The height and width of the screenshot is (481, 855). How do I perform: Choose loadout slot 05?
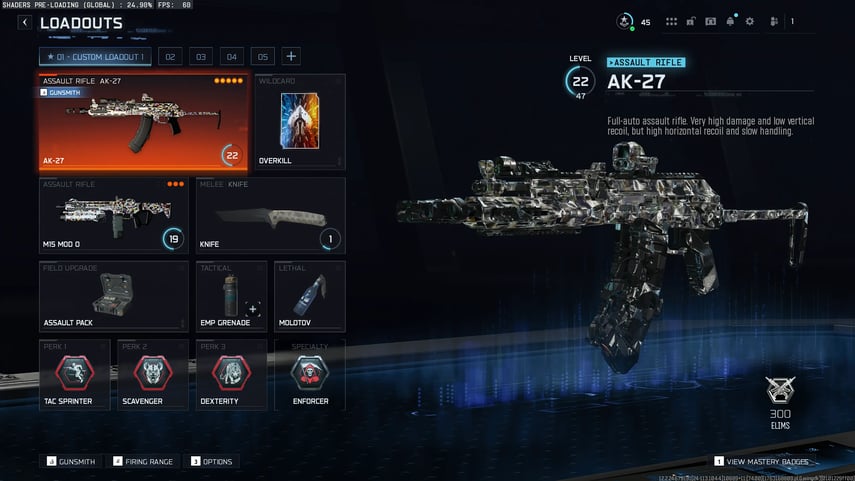pyautogui.click(x=262, y=57)
